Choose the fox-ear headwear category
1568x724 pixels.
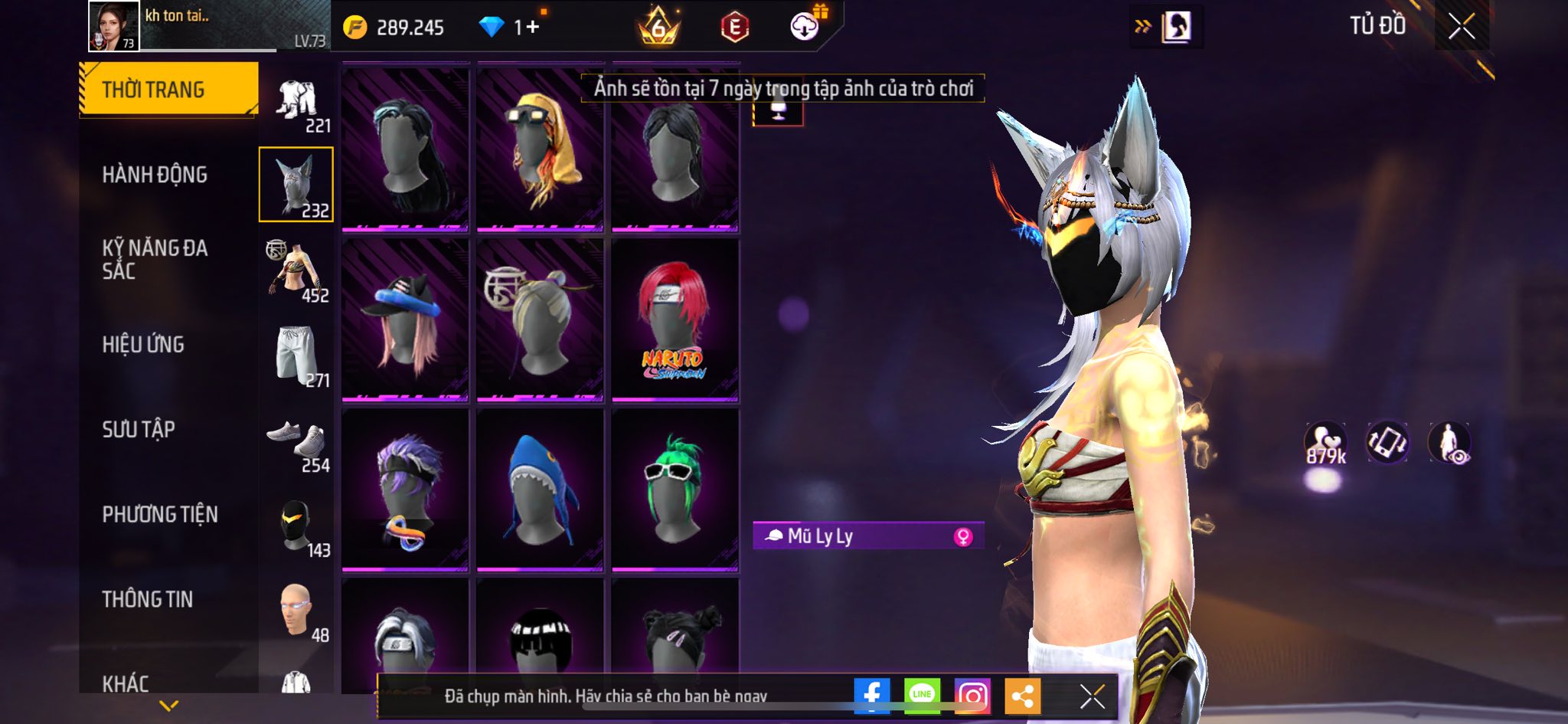pos(296,185)
